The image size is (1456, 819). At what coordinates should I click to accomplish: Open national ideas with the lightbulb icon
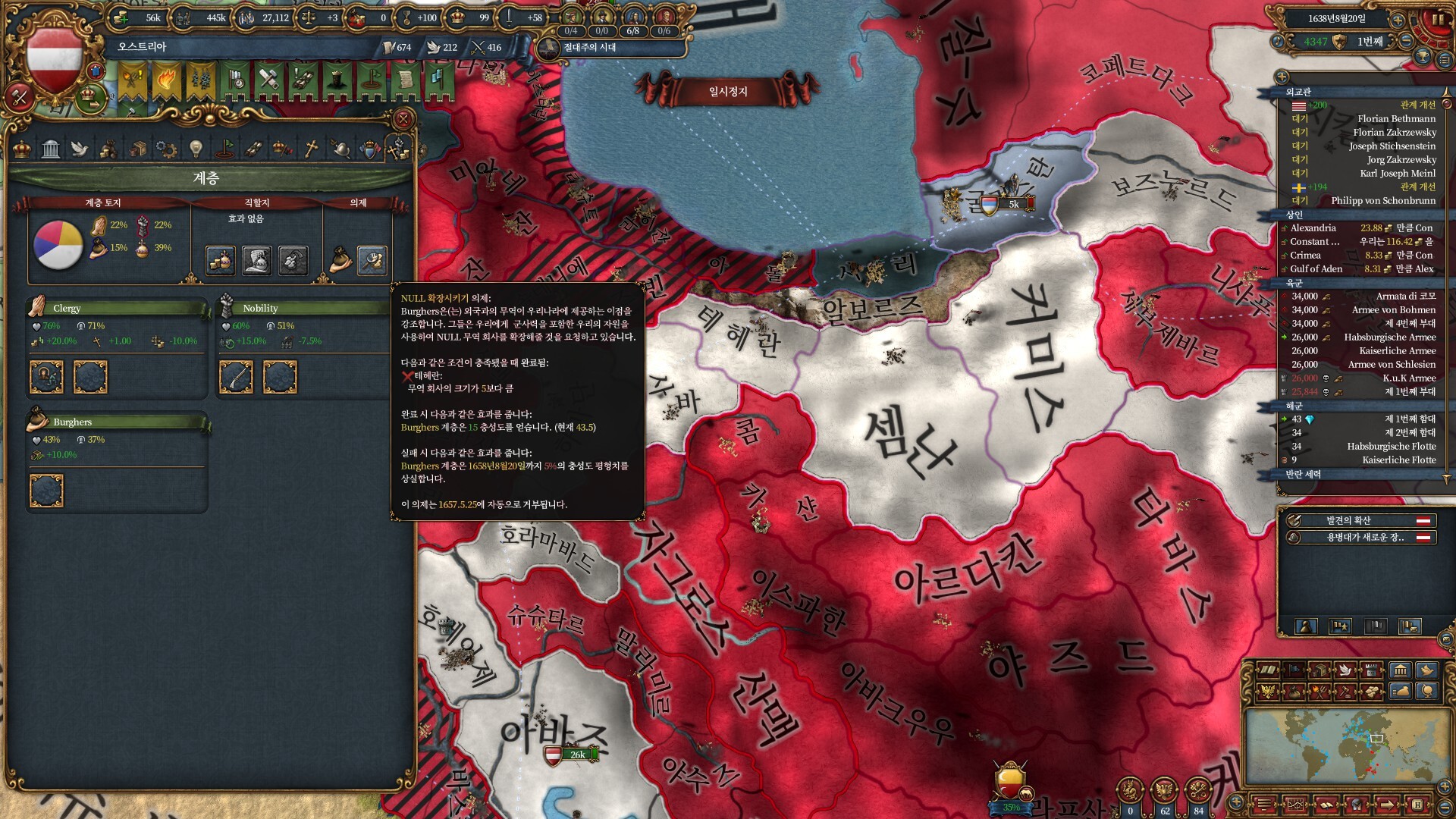(196, 148)
